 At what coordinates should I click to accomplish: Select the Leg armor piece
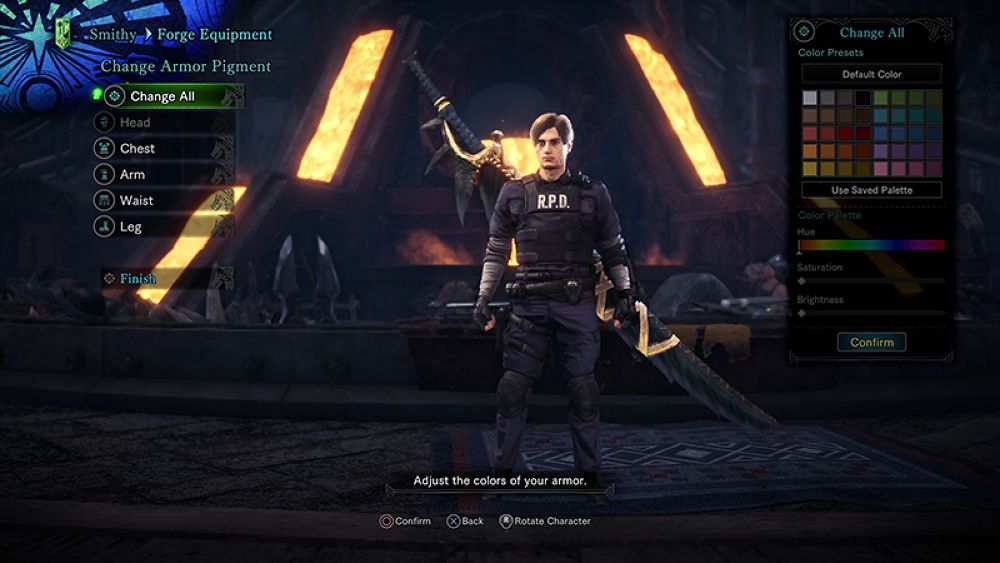(x=131, y=227)
